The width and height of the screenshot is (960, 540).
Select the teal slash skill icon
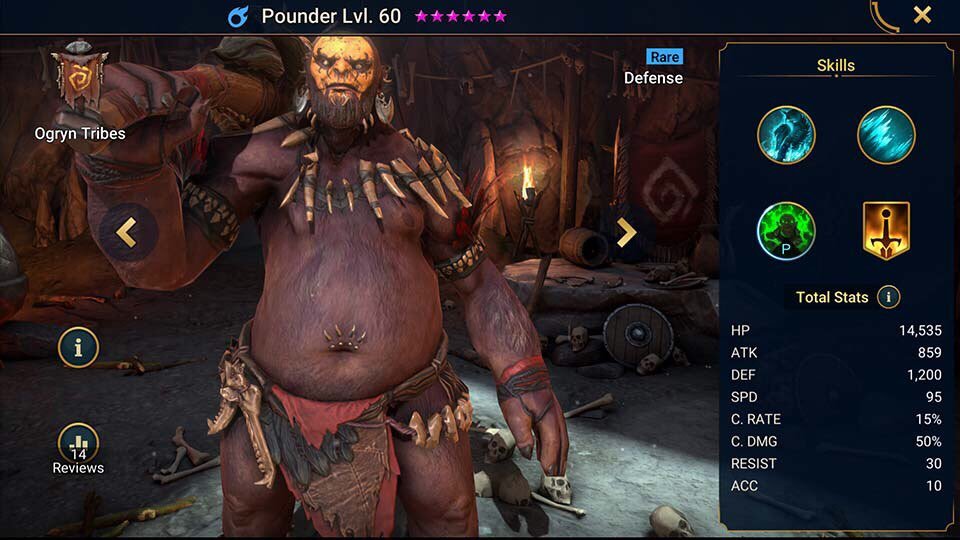point(886,135)
